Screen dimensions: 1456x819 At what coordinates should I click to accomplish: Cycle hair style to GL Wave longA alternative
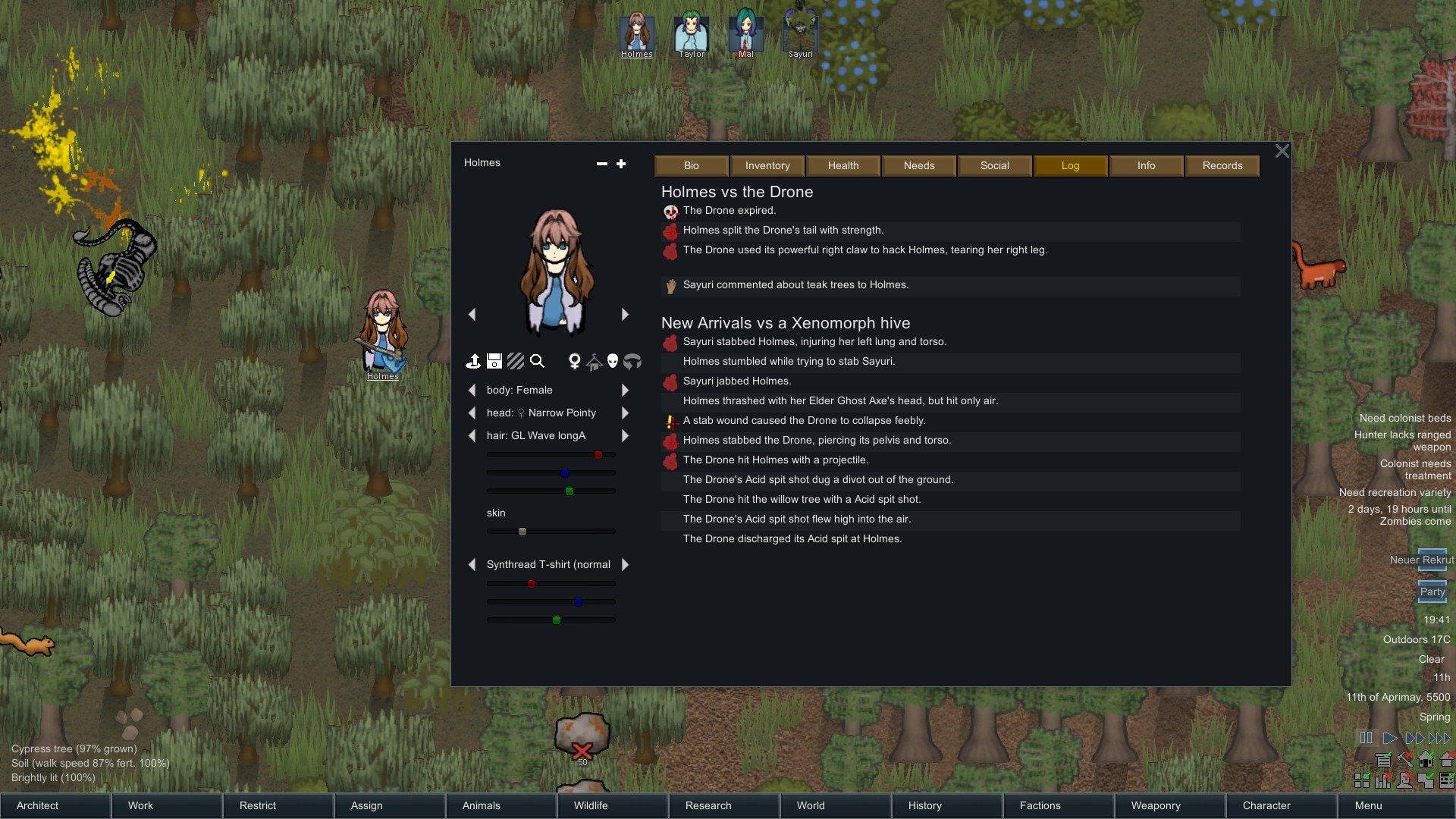(625, 435)
